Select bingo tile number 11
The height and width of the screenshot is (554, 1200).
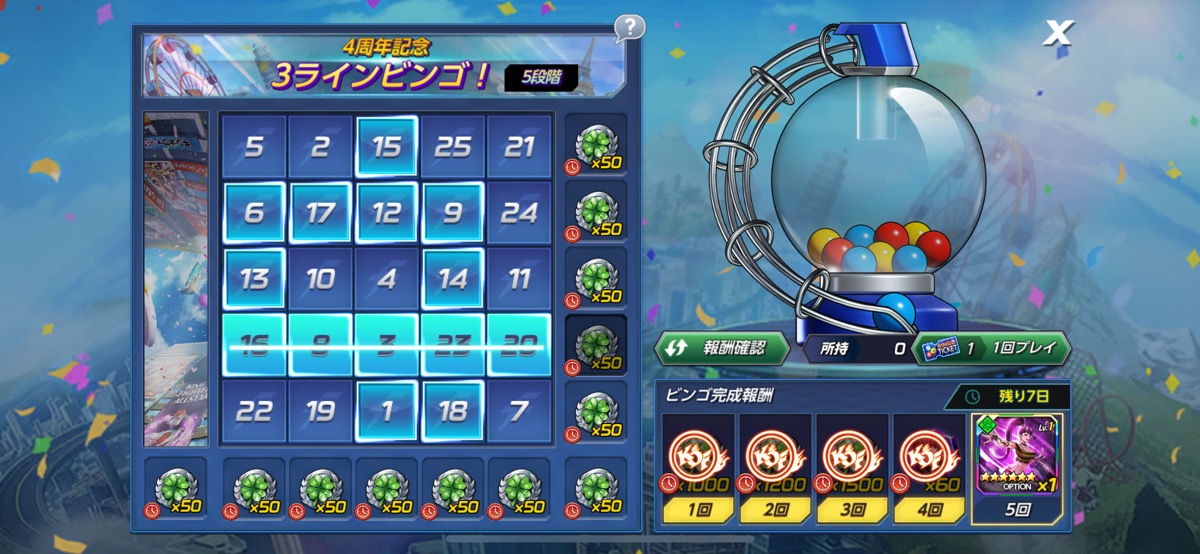pos(519,278)
